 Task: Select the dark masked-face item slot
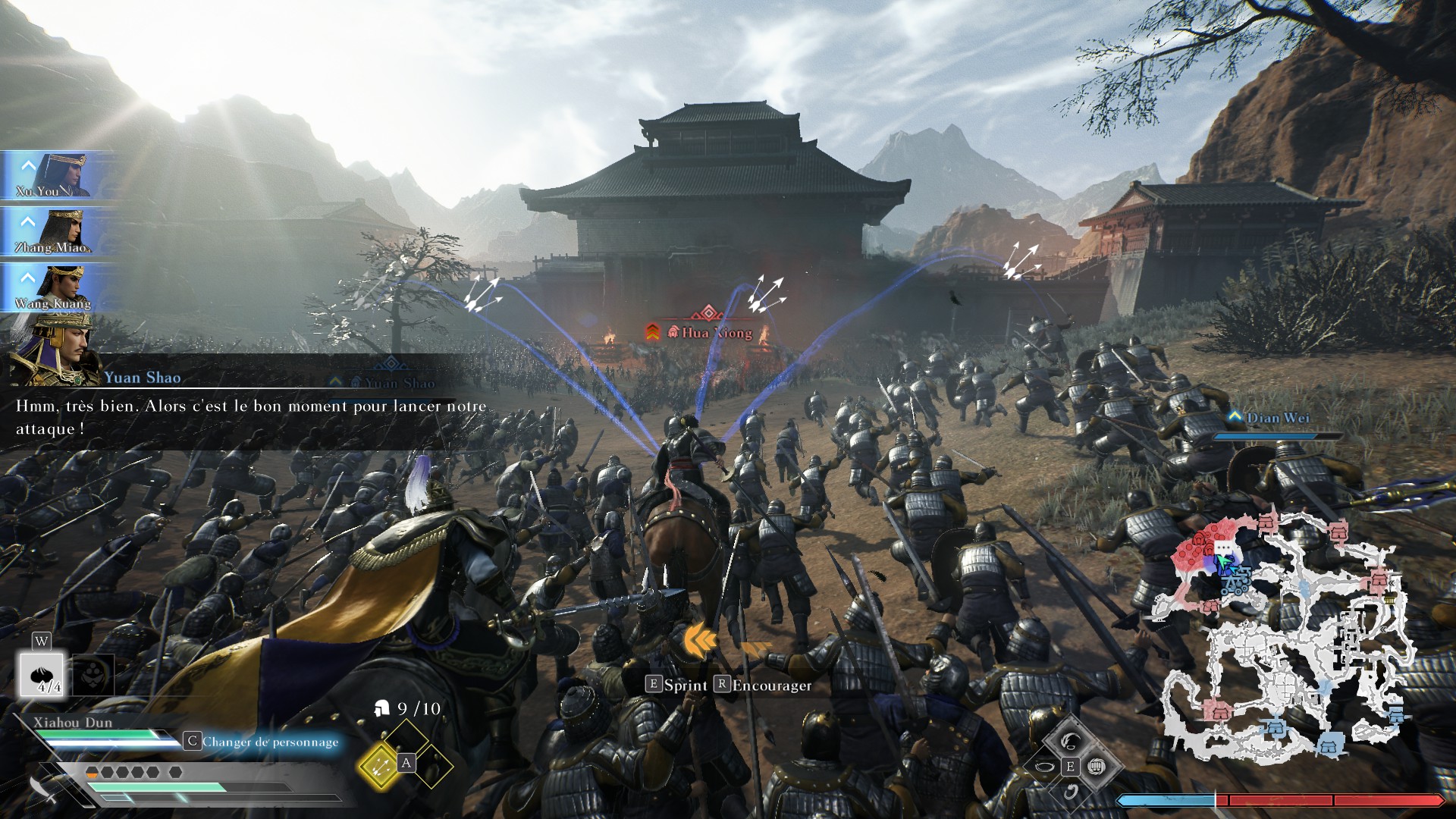pos(93,675)
